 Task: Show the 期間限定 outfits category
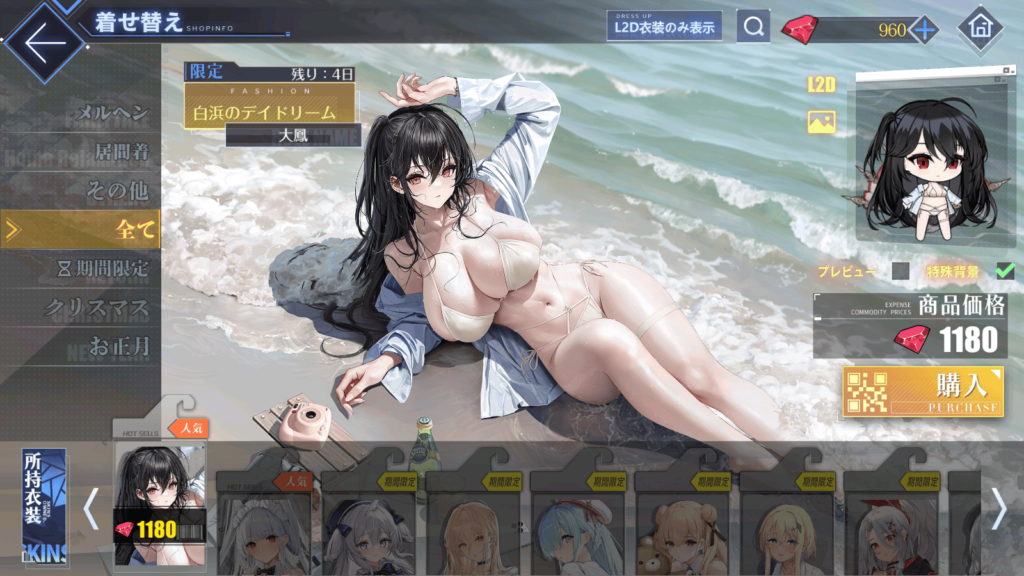point(105,268)
